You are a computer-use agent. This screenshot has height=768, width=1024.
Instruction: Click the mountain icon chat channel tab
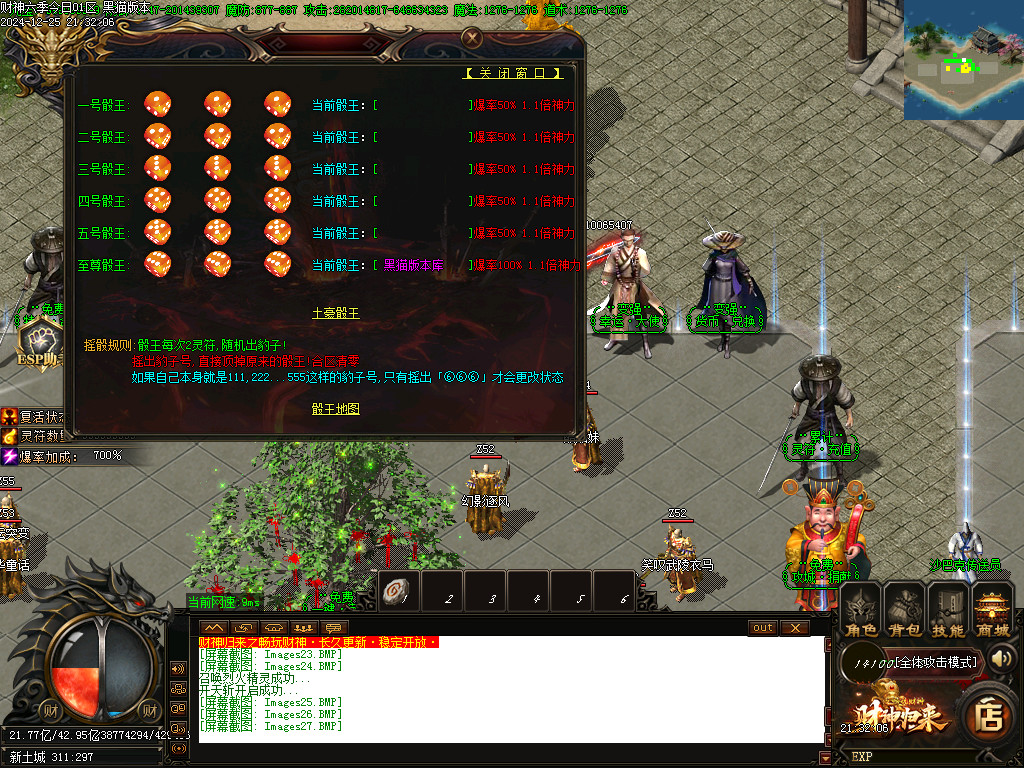coord(213,627)
